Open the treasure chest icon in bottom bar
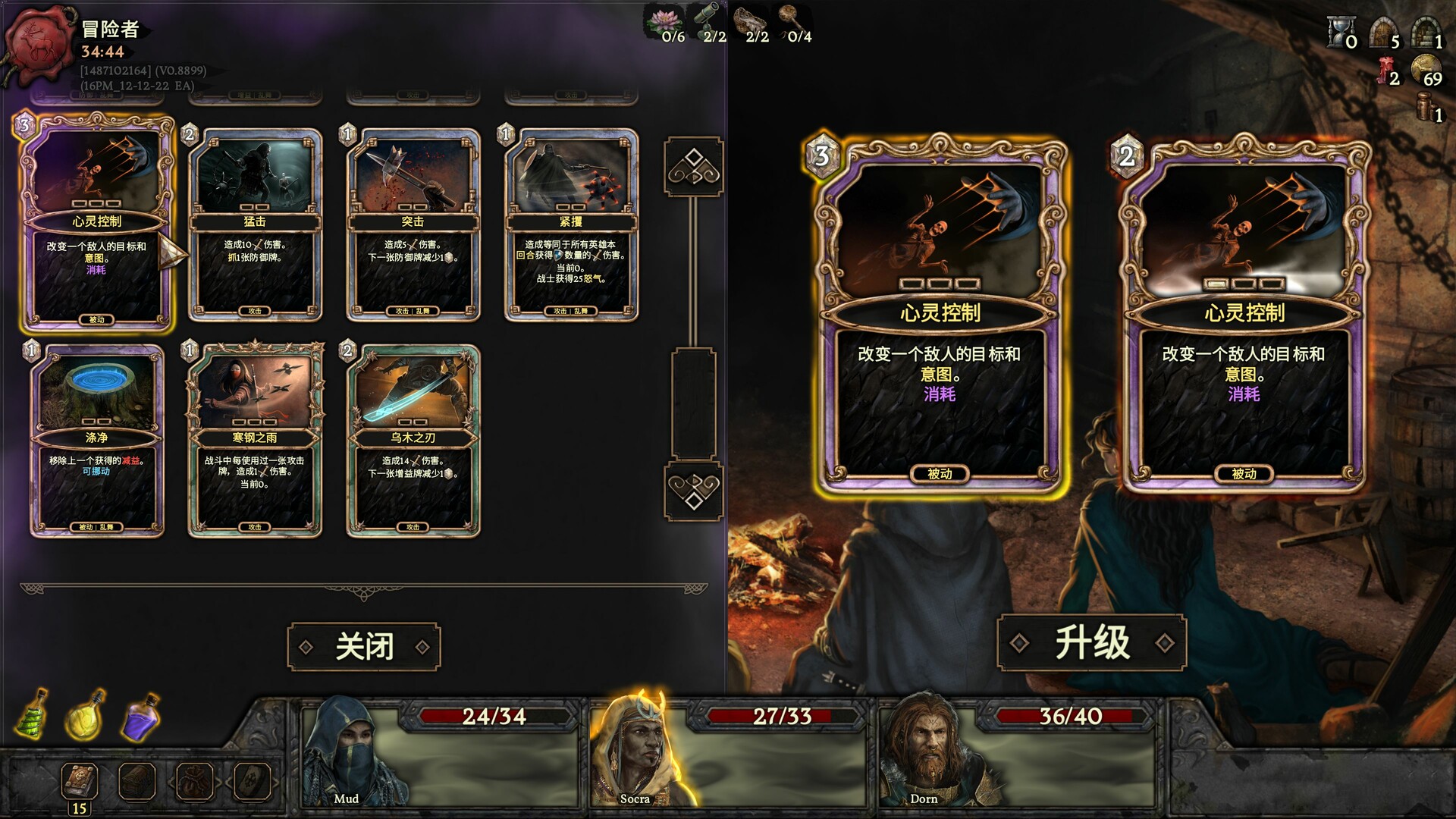This screenshot has width=1456, height=819. click(137, 781)
